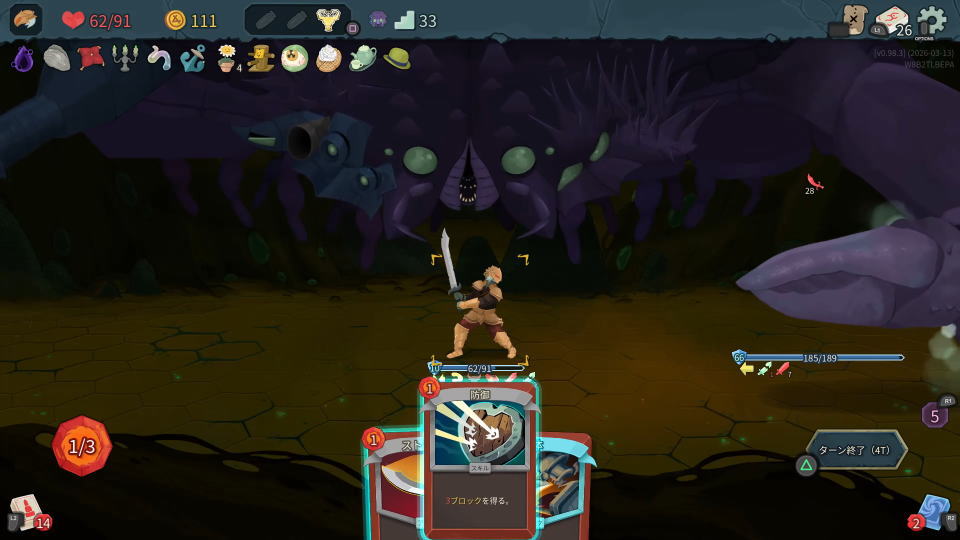Open the map parchment icon
Viewport: 960px width, 540px height.
[x=853, y=19]
